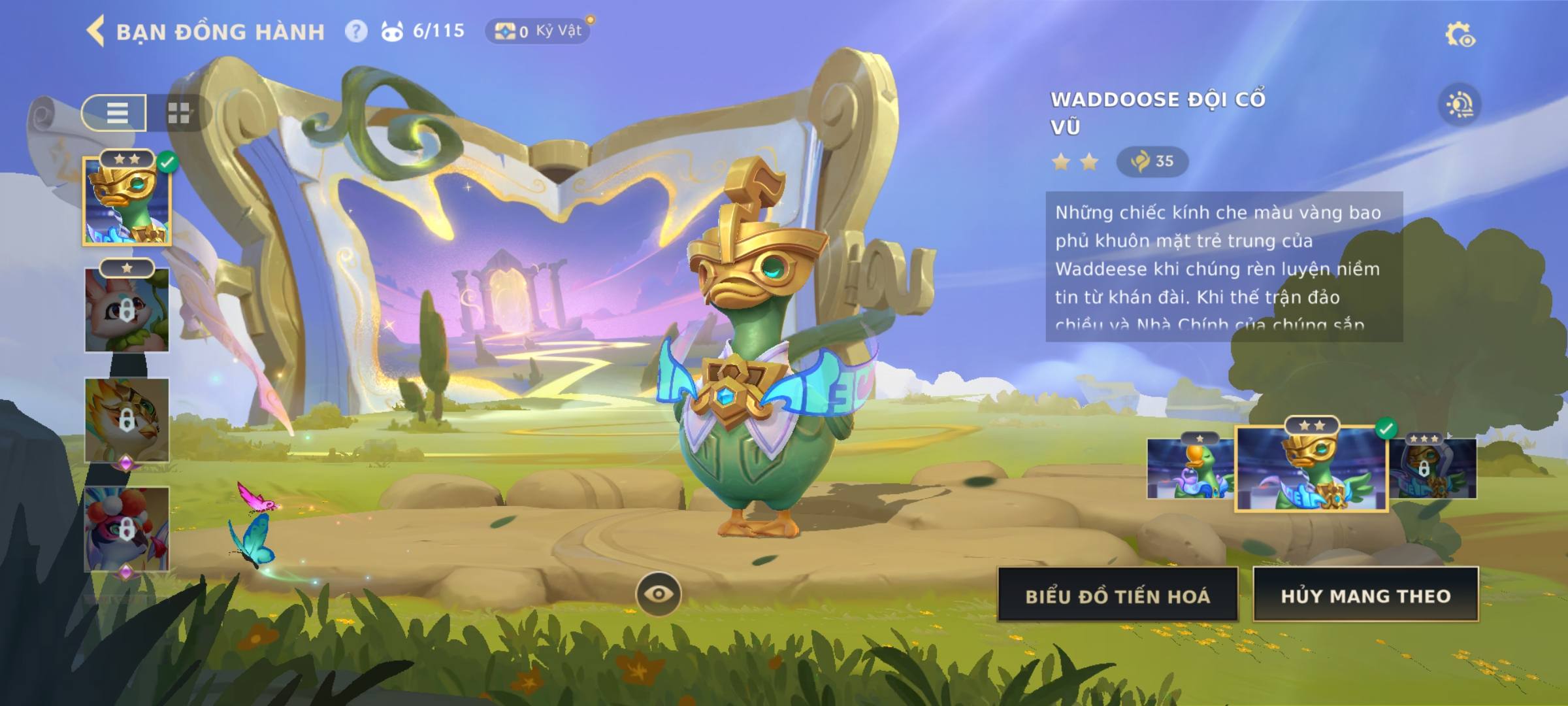Select the locked red pom-pom companion
The width and height of the screenshot is (1568, 706).
[127, 528]
